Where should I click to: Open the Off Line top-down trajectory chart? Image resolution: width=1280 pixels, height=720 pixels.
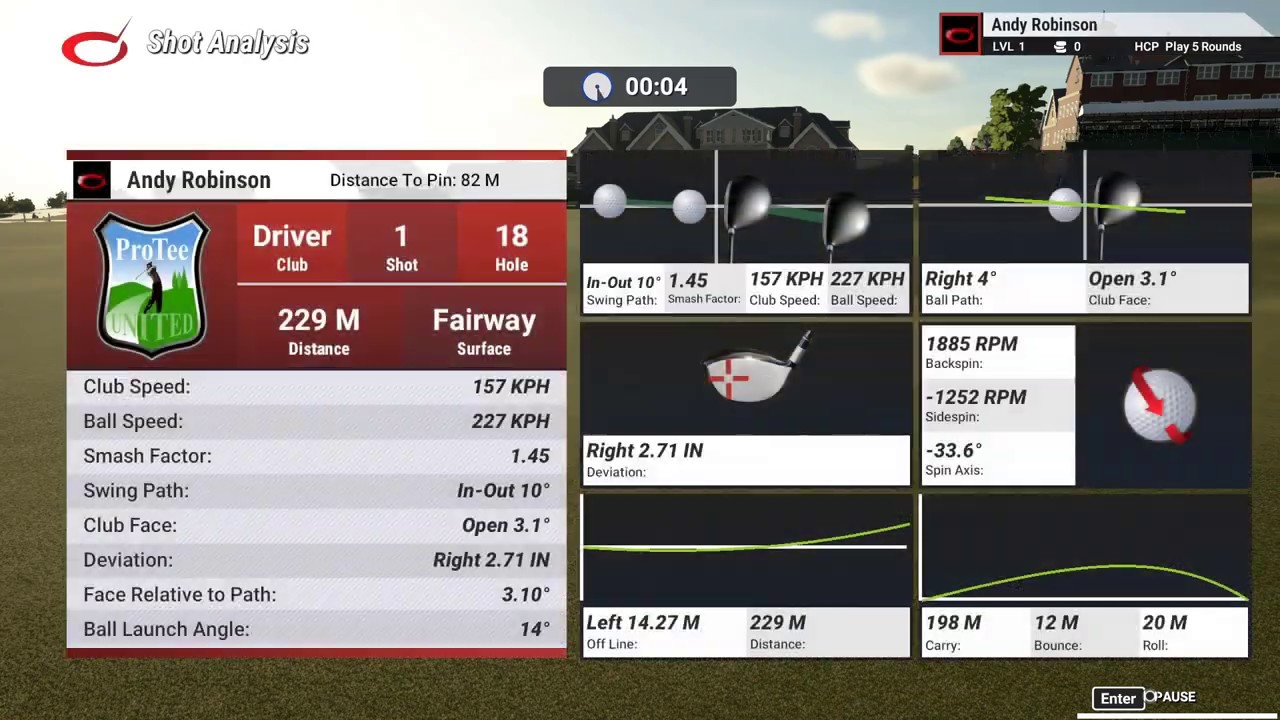pos(745,545)
